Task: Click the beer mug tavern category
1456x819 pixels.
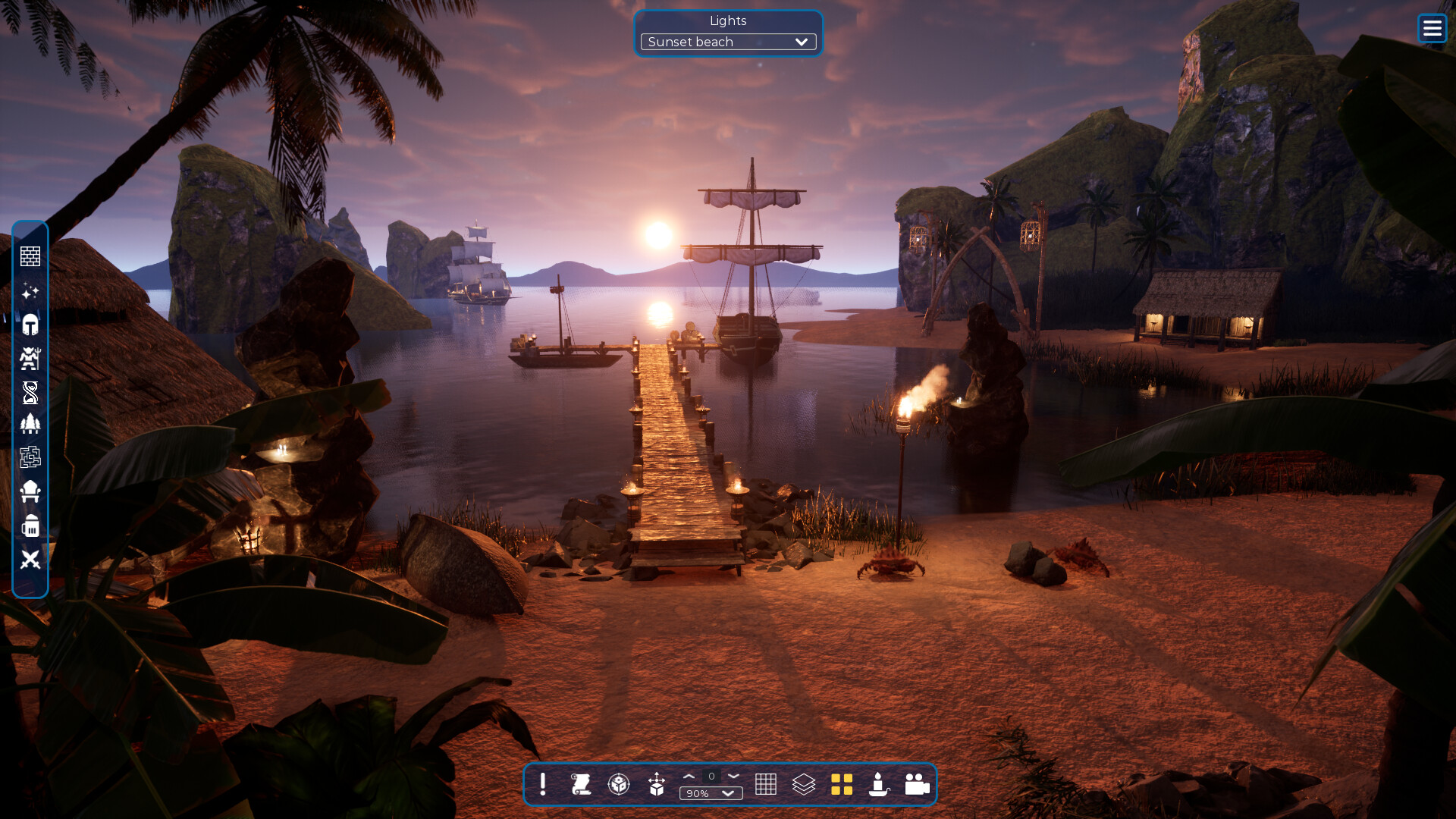Action: tap(30, 526)
